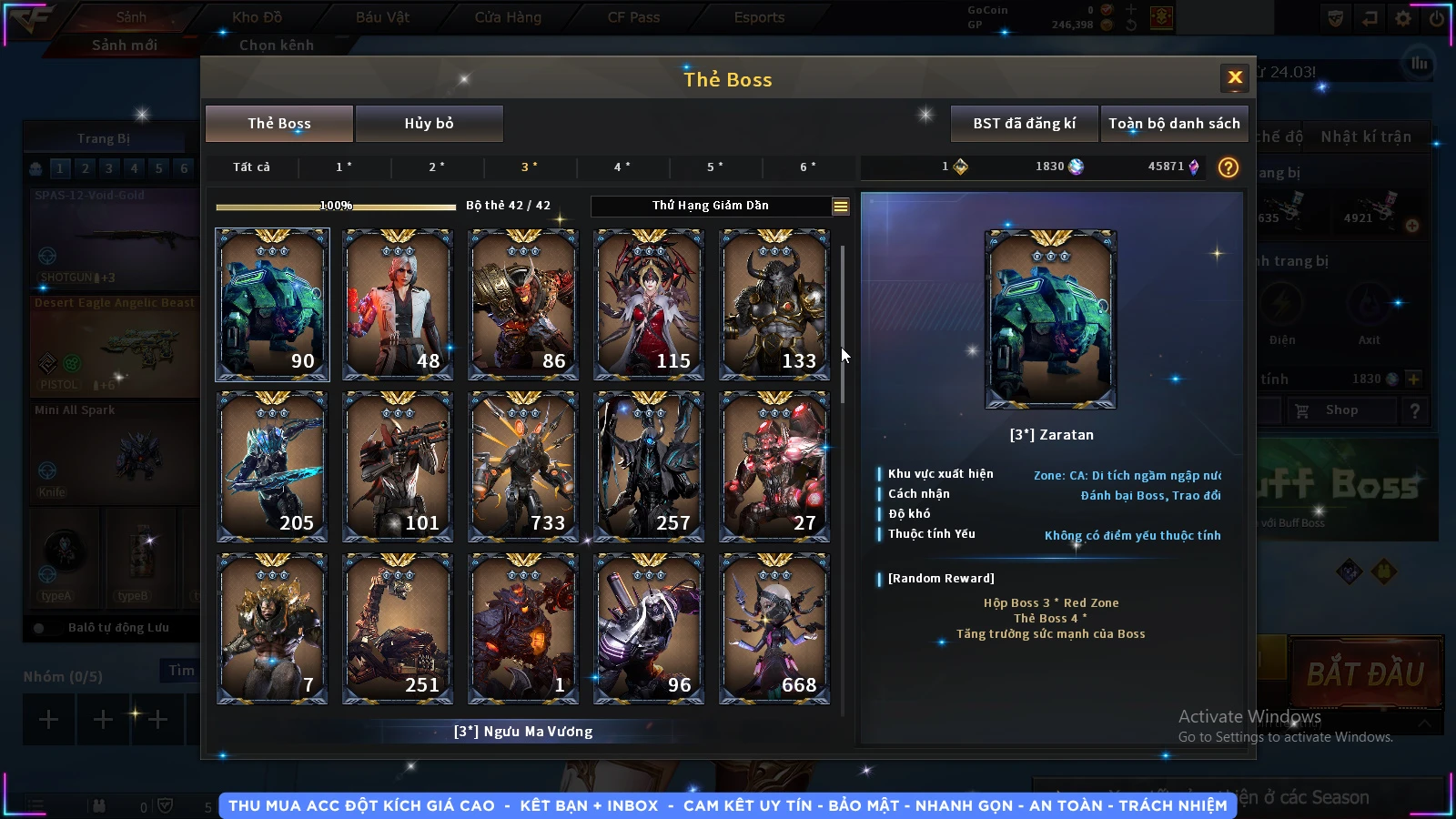Screen dimensions: 1456x819
Task: Choose the boss card with count 48
Action: tap(398, 304)
